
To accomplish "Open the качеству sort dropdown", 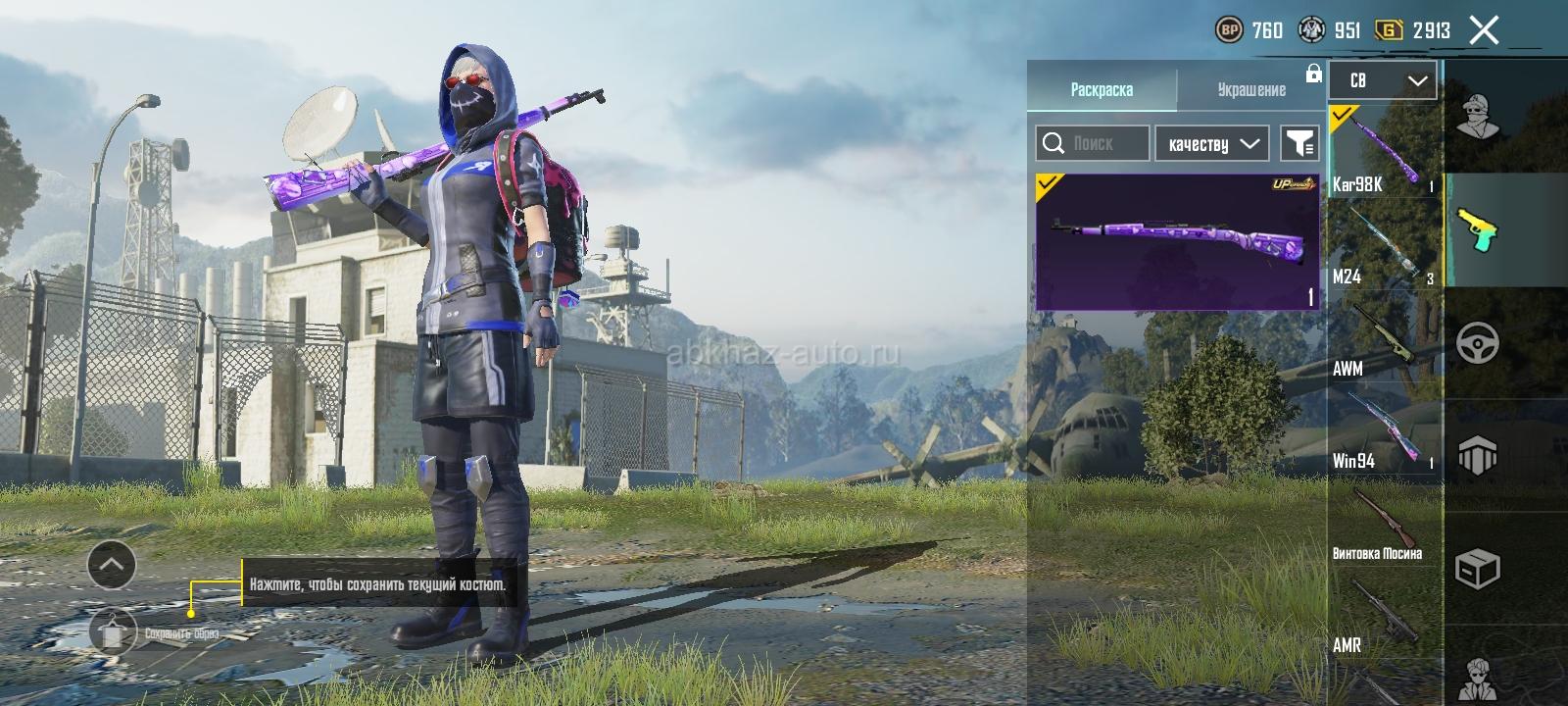I will [x=1212, y=143].
